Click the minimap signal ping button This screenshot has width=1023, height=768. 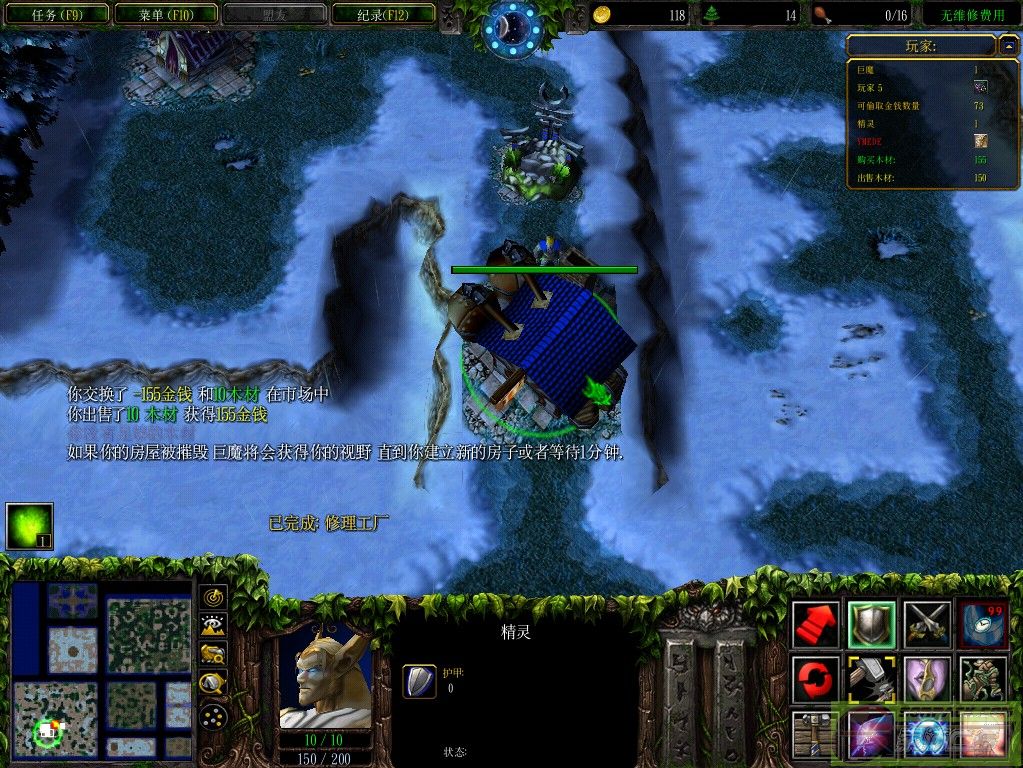(213, 597)
